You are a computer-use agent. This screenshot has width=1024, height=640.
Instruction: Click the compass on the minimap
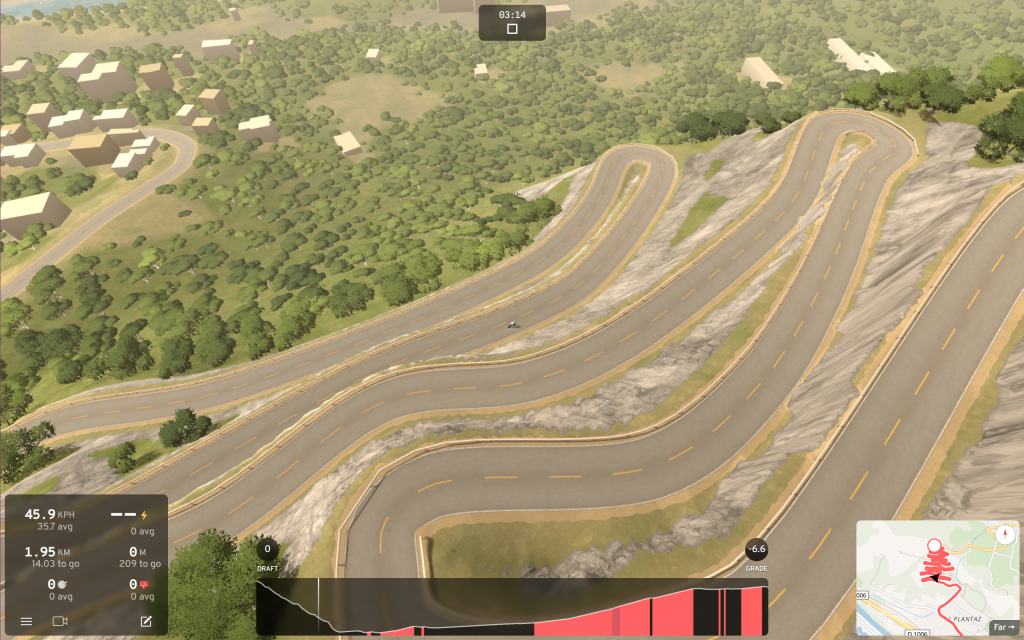pyautogui.click(x=1004, y=534)
